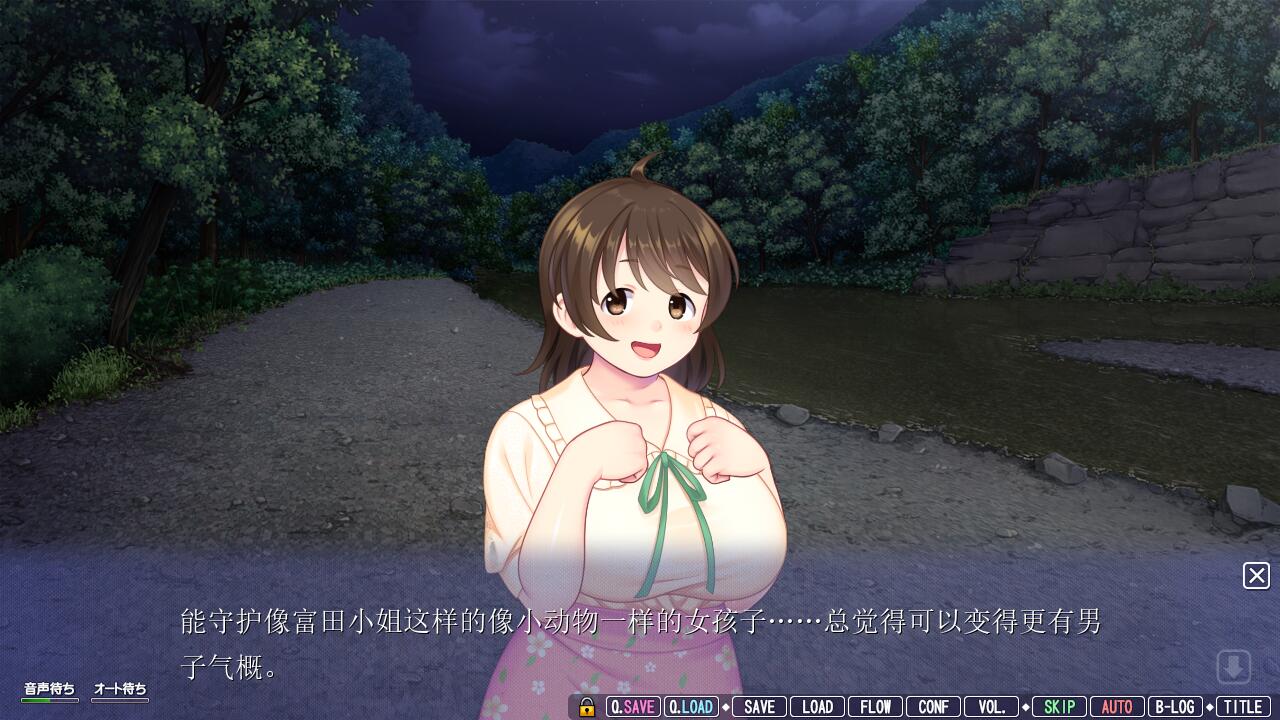Enable AUTO read mode
This screenshot has width=1280, height=720.
click(x=1117, y=706)
